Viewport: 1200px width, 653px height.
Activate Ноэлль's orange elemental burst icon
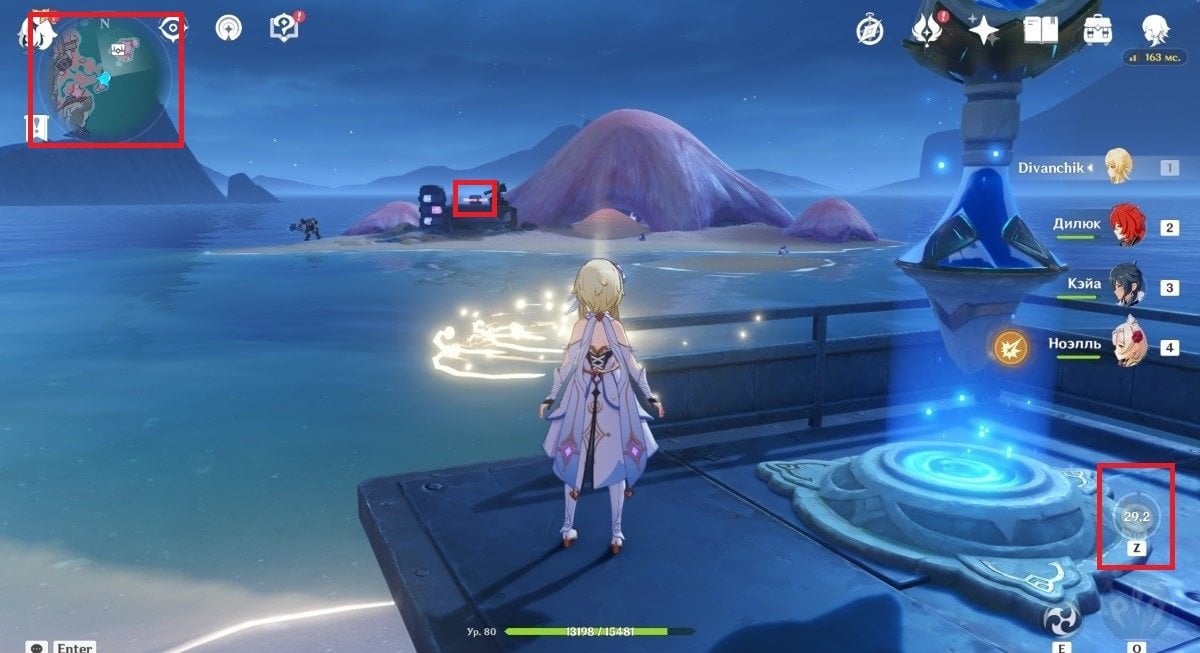1009,348
